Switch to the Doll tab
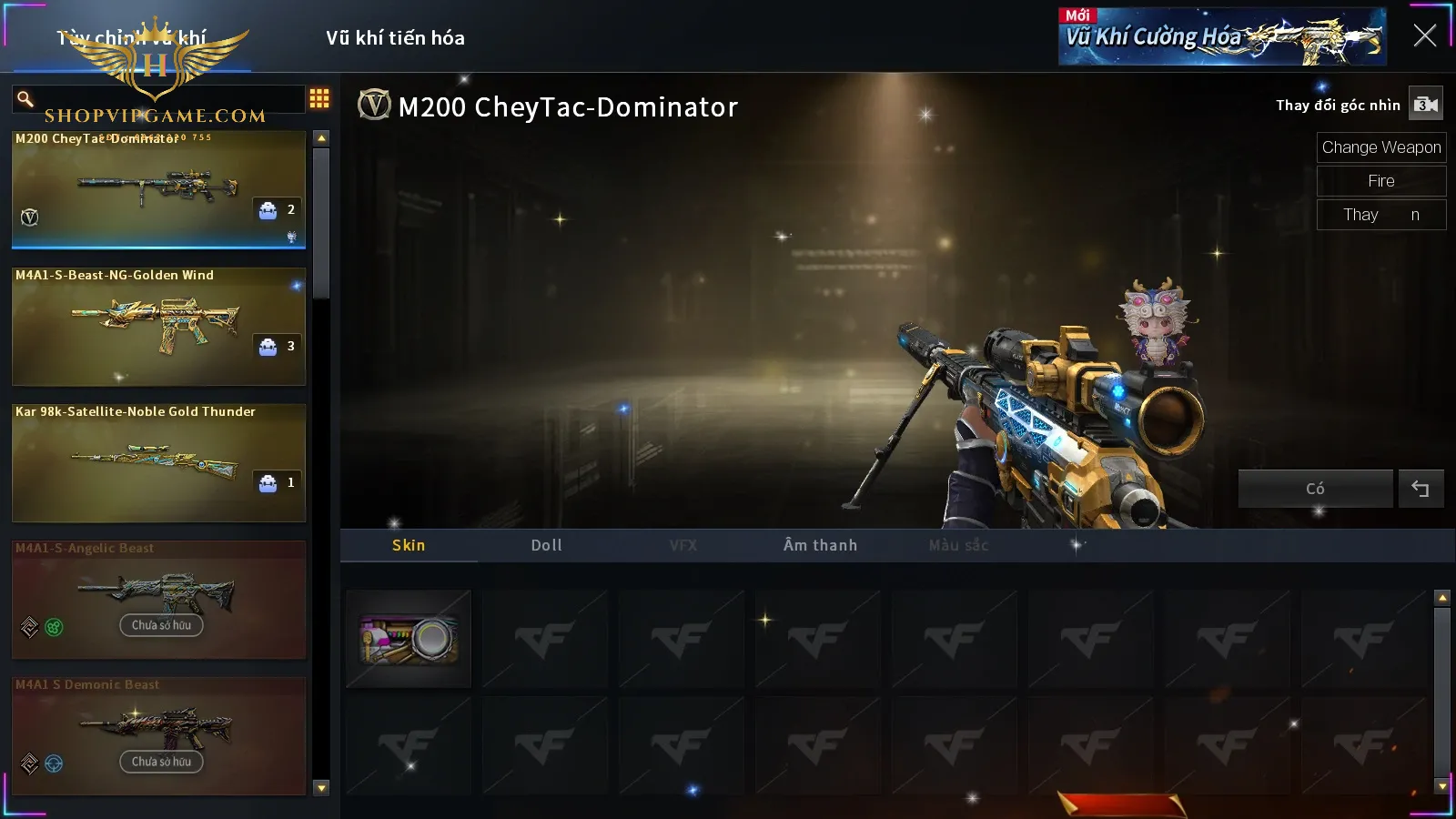 [546, 545]
